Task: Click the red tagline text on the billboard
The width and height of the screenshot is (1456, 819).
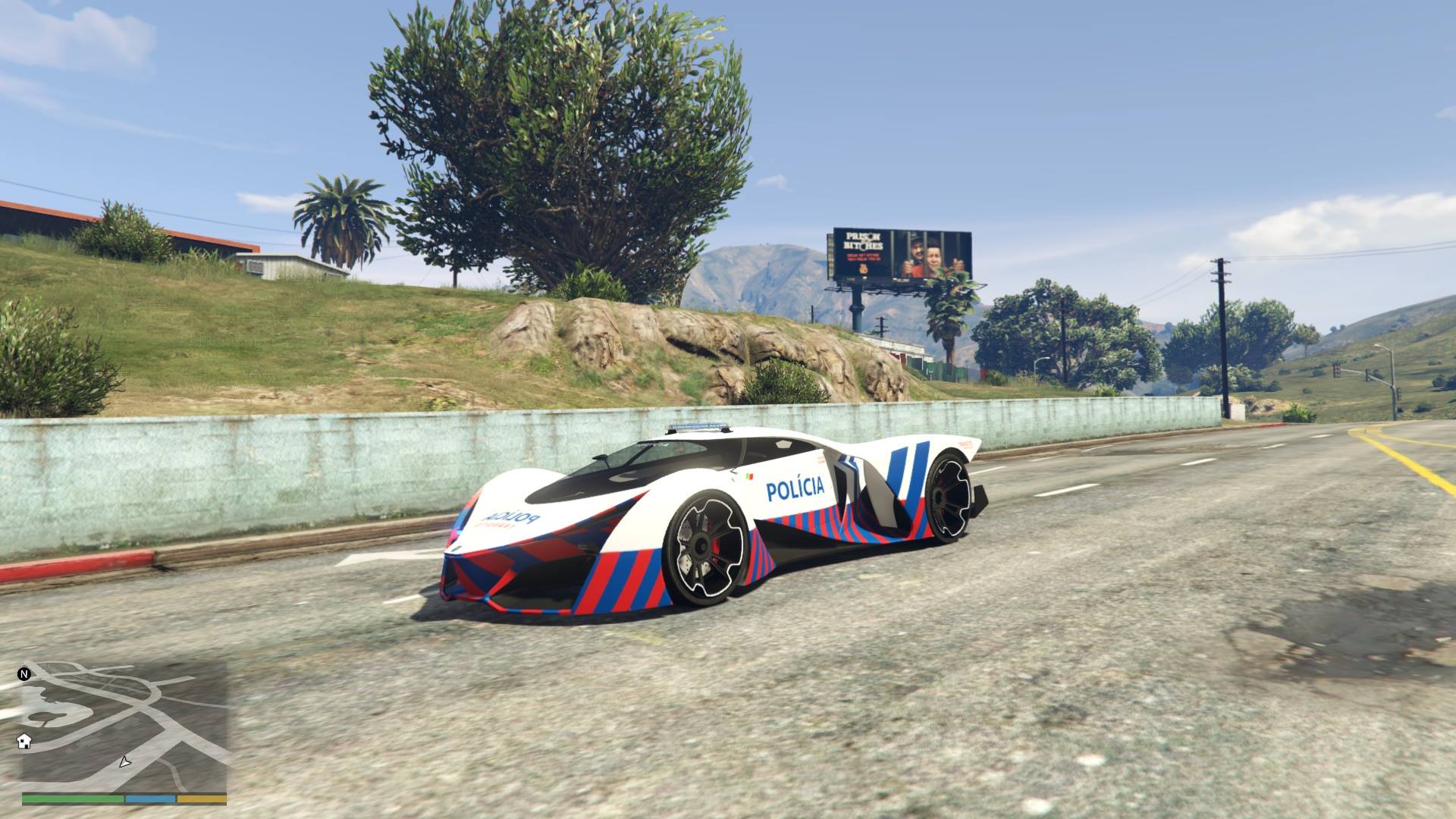Action: click(x=863, y=258)
